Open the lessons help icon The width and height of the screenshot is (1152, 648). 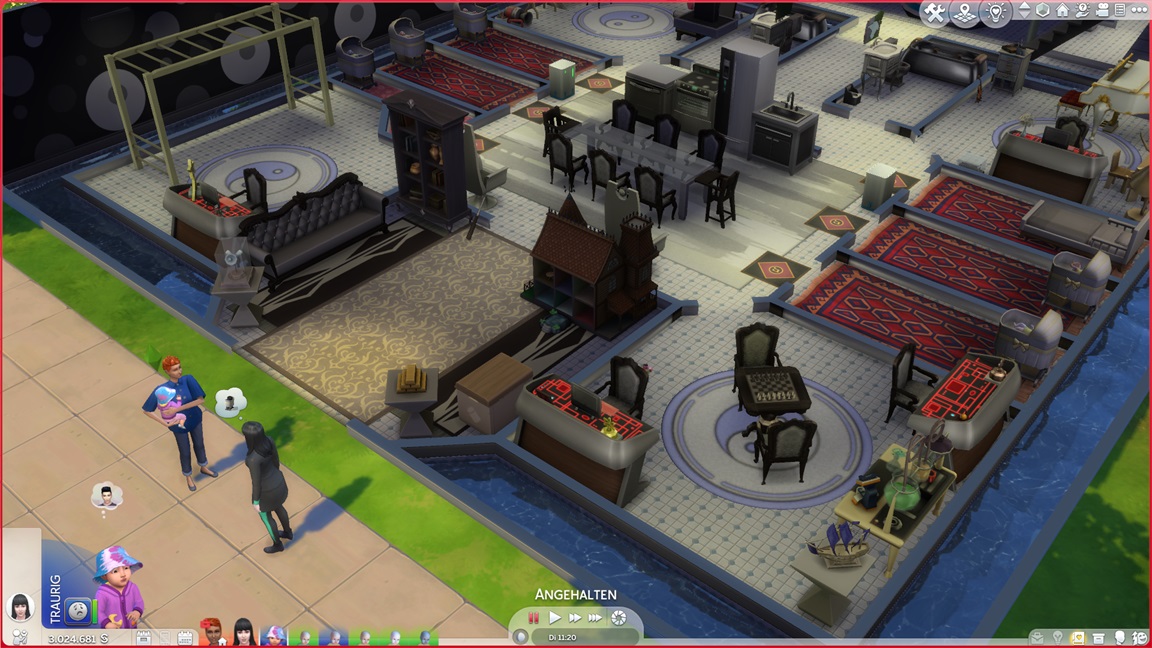pyautogui.click(x=1081, y=11)
